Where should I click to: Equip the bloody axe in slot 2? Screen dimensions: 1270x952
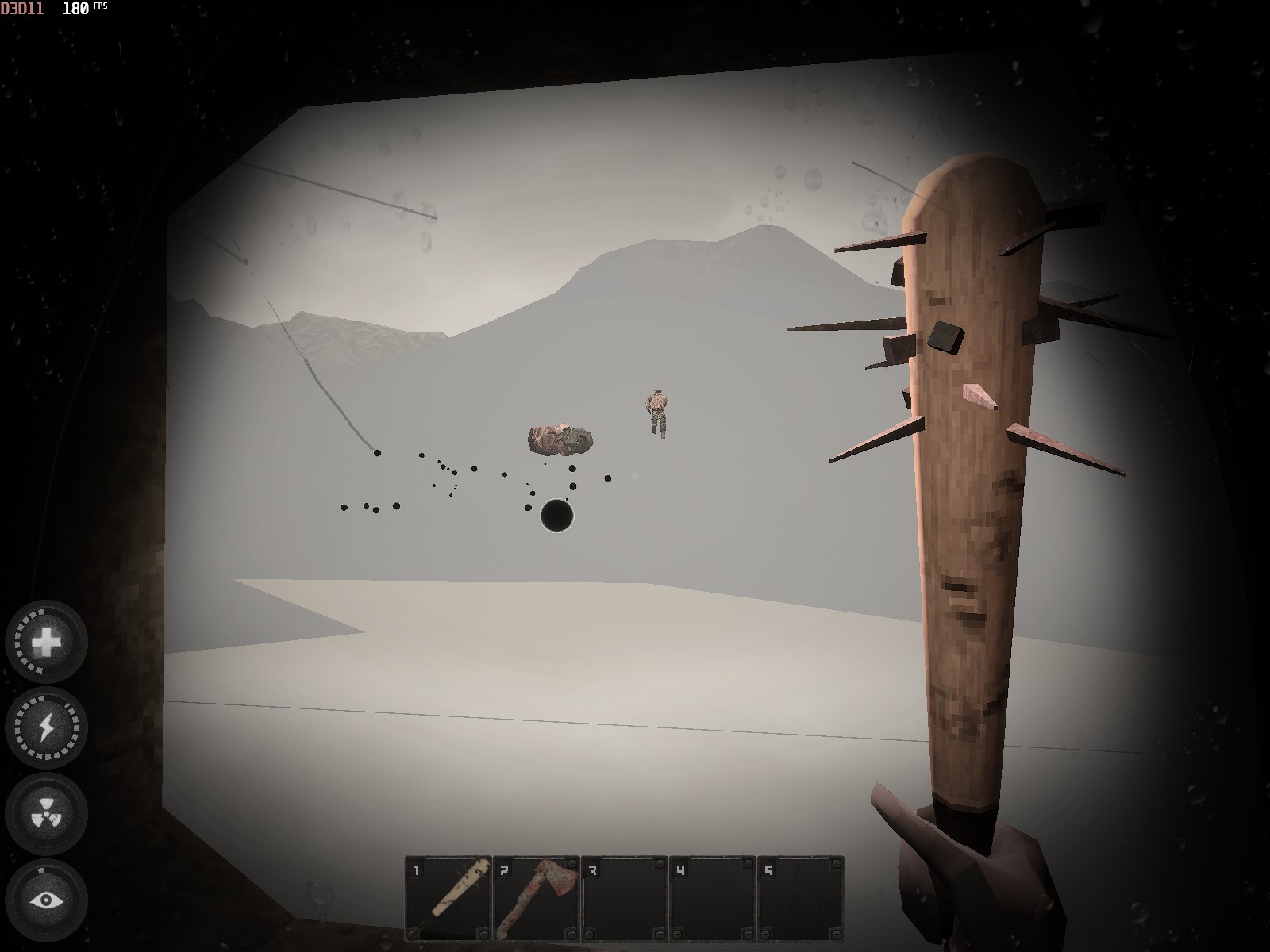[537, 897]
